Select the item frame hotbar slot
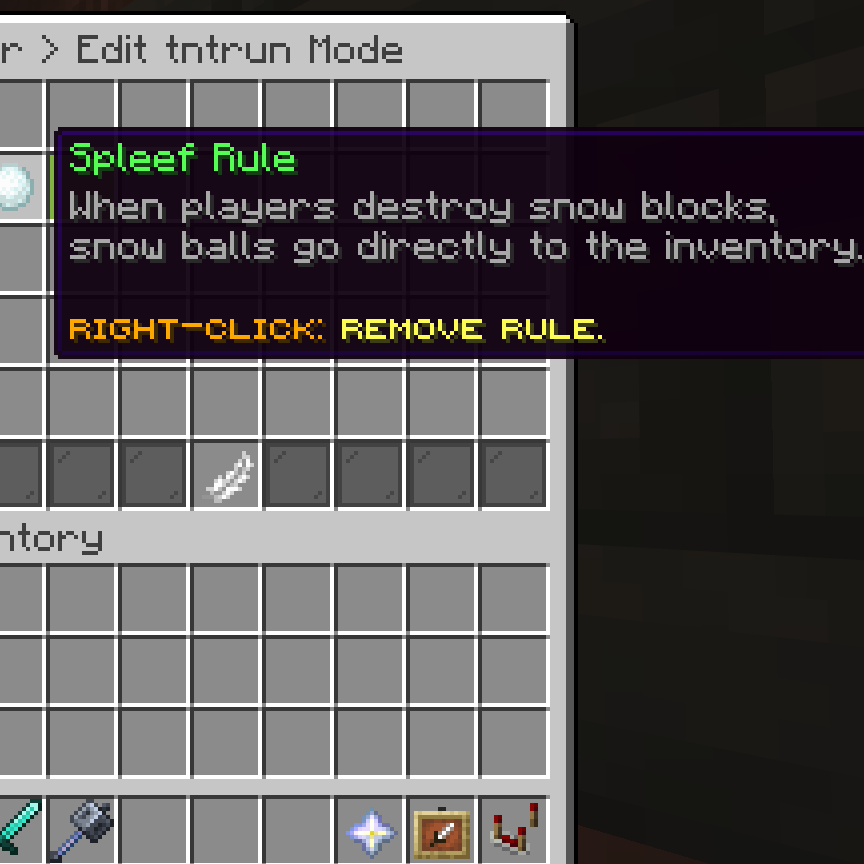 click(x=441, y=830)
